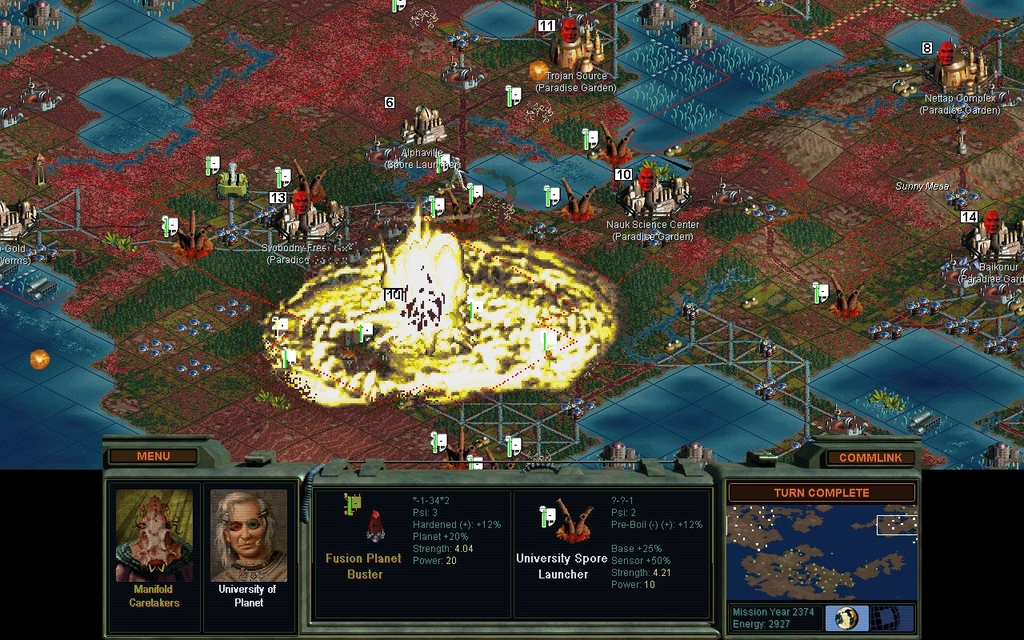Click the TURN COMPLETE button
This screenshot has width=1024, height=640.
(821, 493)
